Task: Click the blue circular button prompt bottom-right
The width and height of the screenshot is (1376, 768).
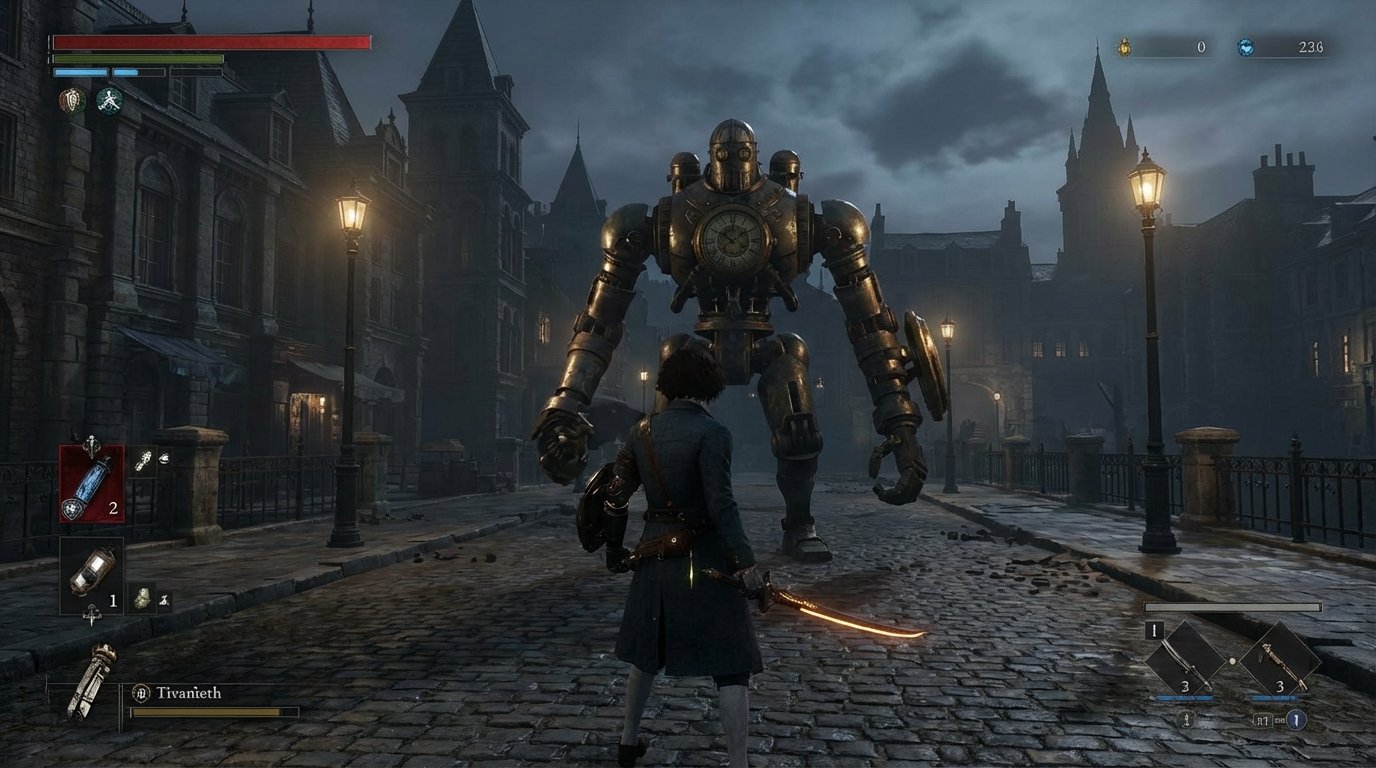Action: point(1296,720)
